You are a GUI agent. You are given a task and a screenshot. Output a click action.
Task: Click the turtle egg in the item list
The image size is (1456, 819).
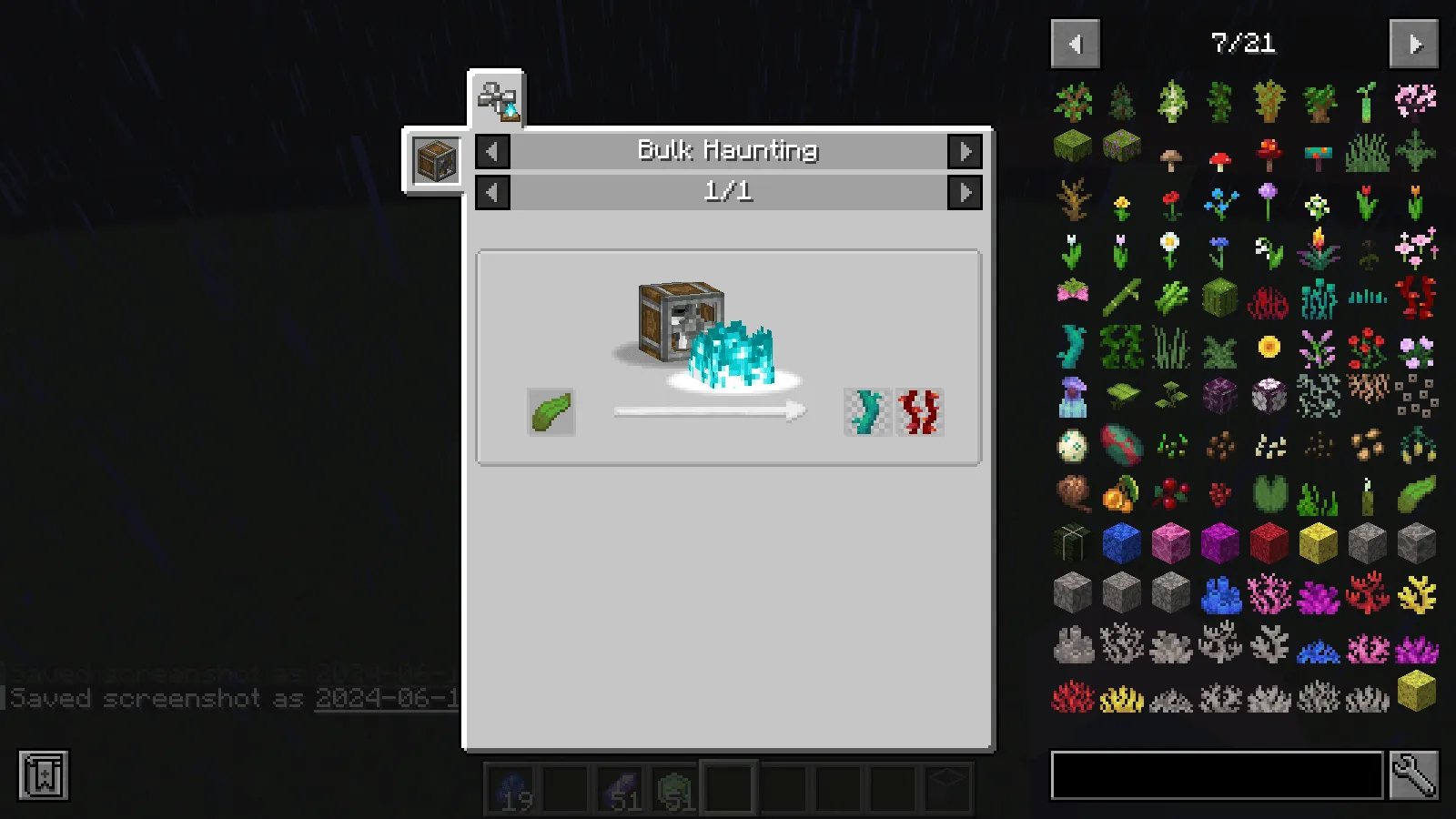(x=1074, y=446)
